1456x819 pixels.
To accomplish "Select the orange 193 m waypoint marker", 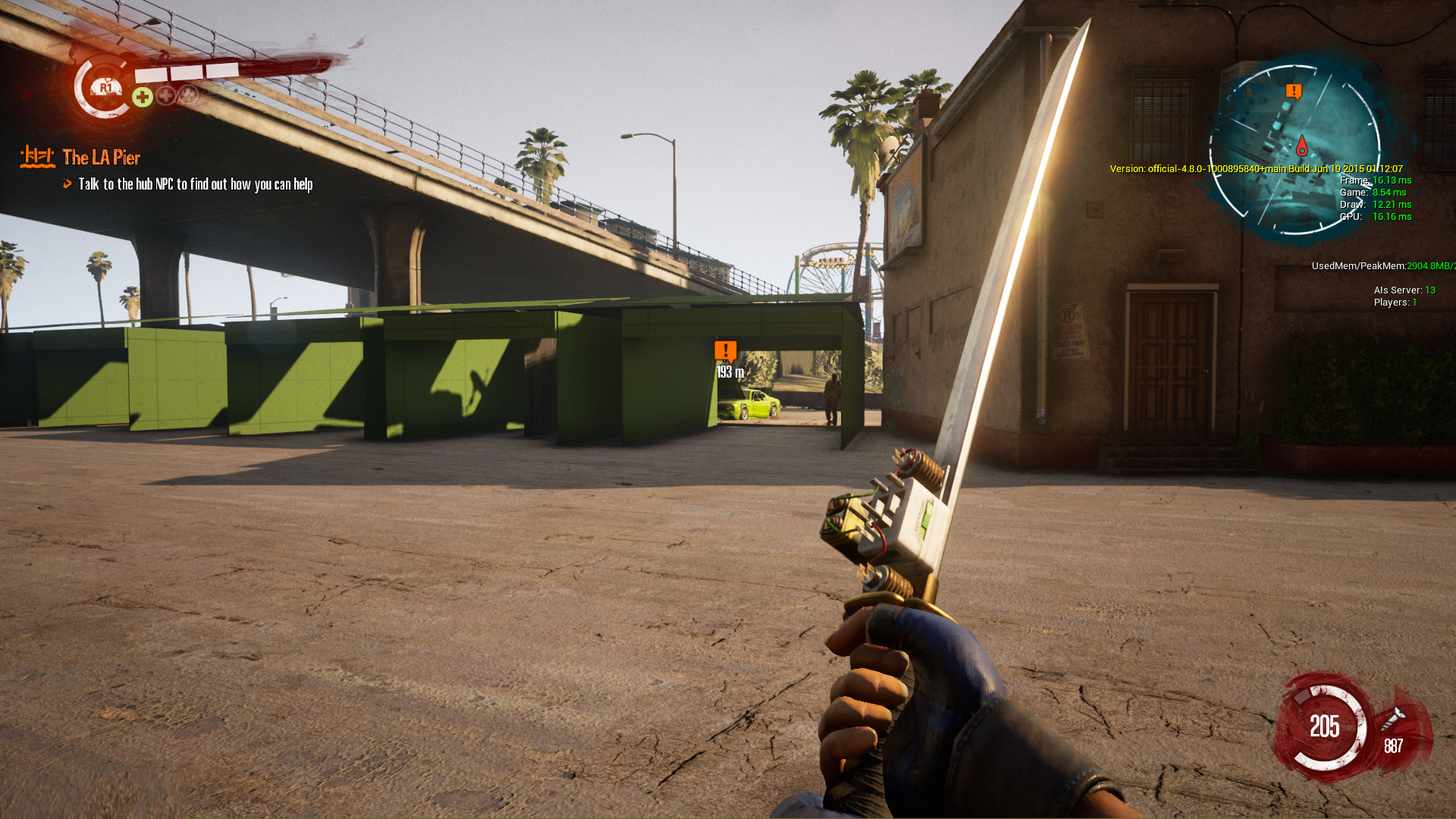I will tap(725, 350).
